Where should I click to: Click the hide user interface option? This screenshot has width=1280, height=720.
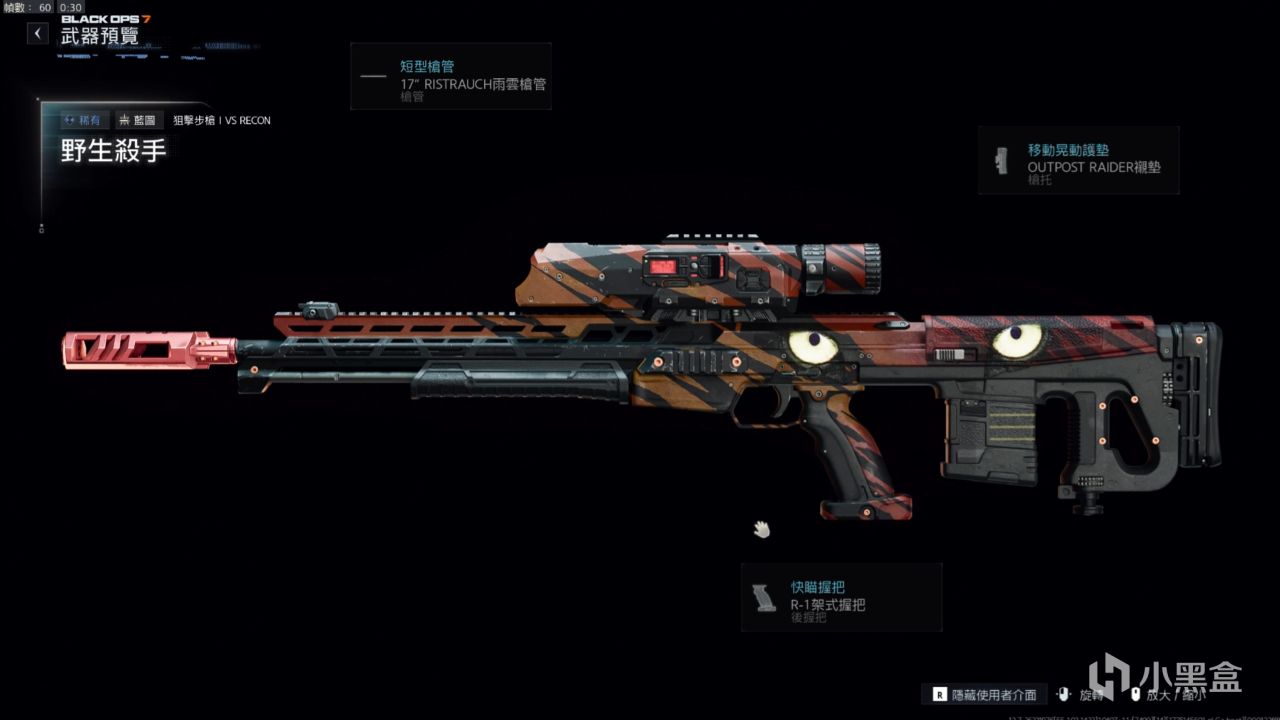[983, 695]
